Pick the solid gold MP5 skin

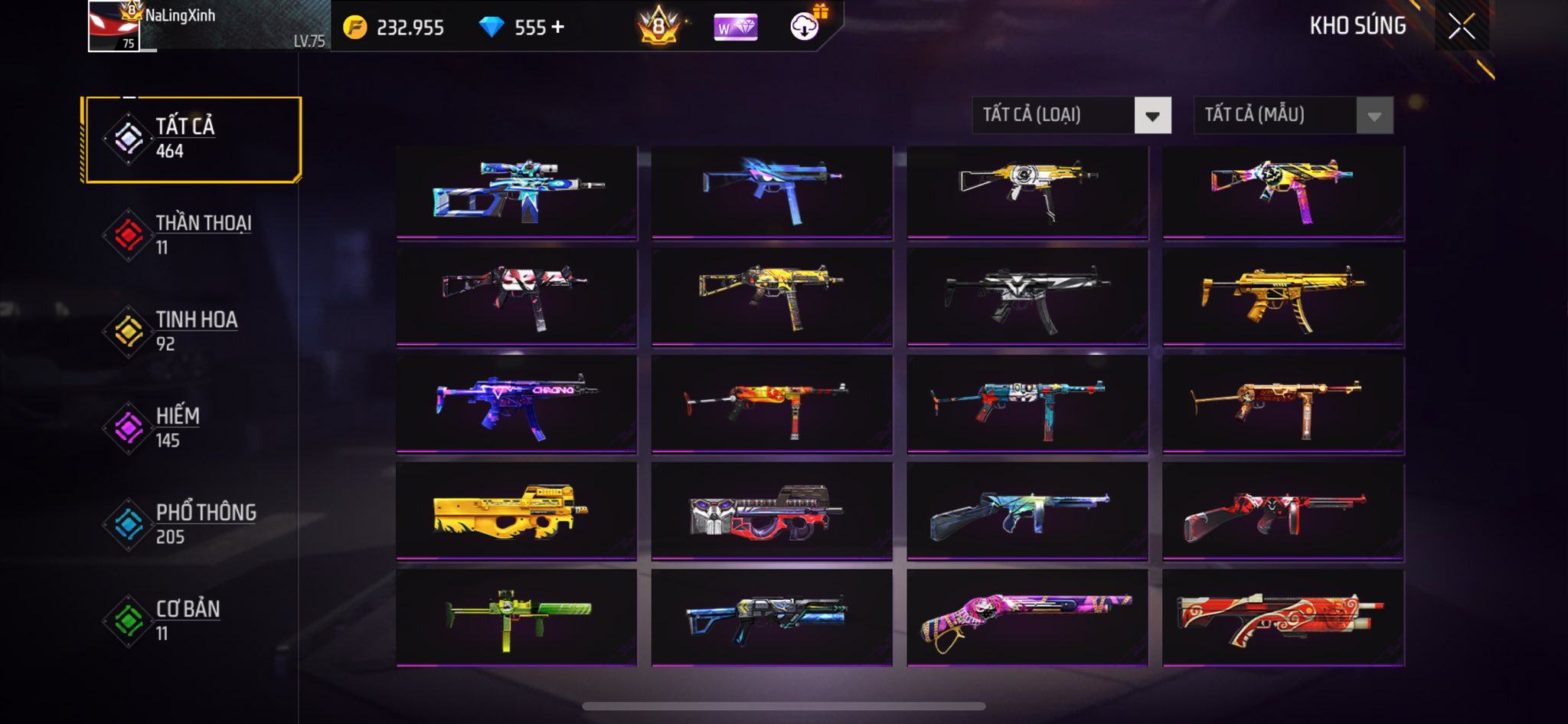(1283, 297)
